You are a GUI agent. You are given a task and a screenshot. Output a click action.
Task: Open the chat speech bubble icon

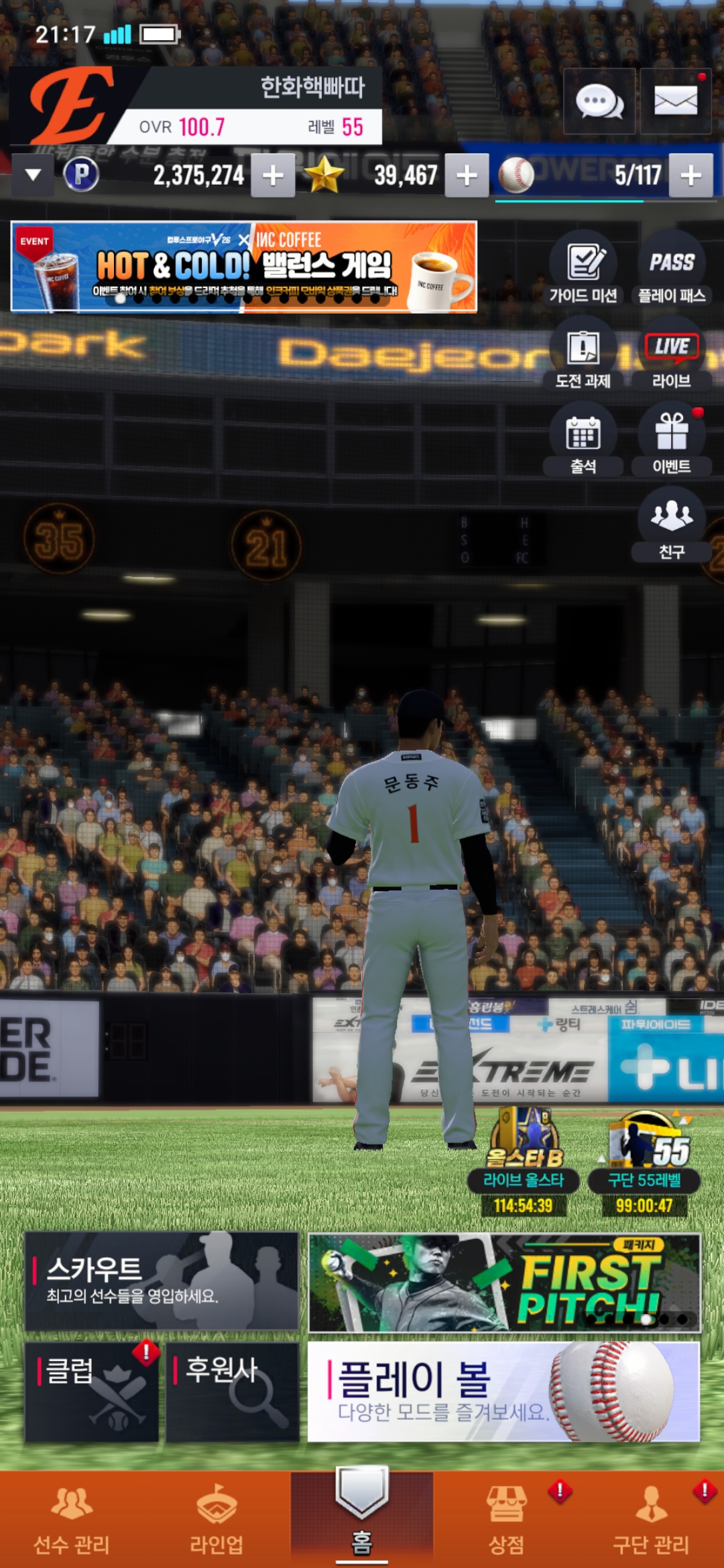[x=599, y=102]
